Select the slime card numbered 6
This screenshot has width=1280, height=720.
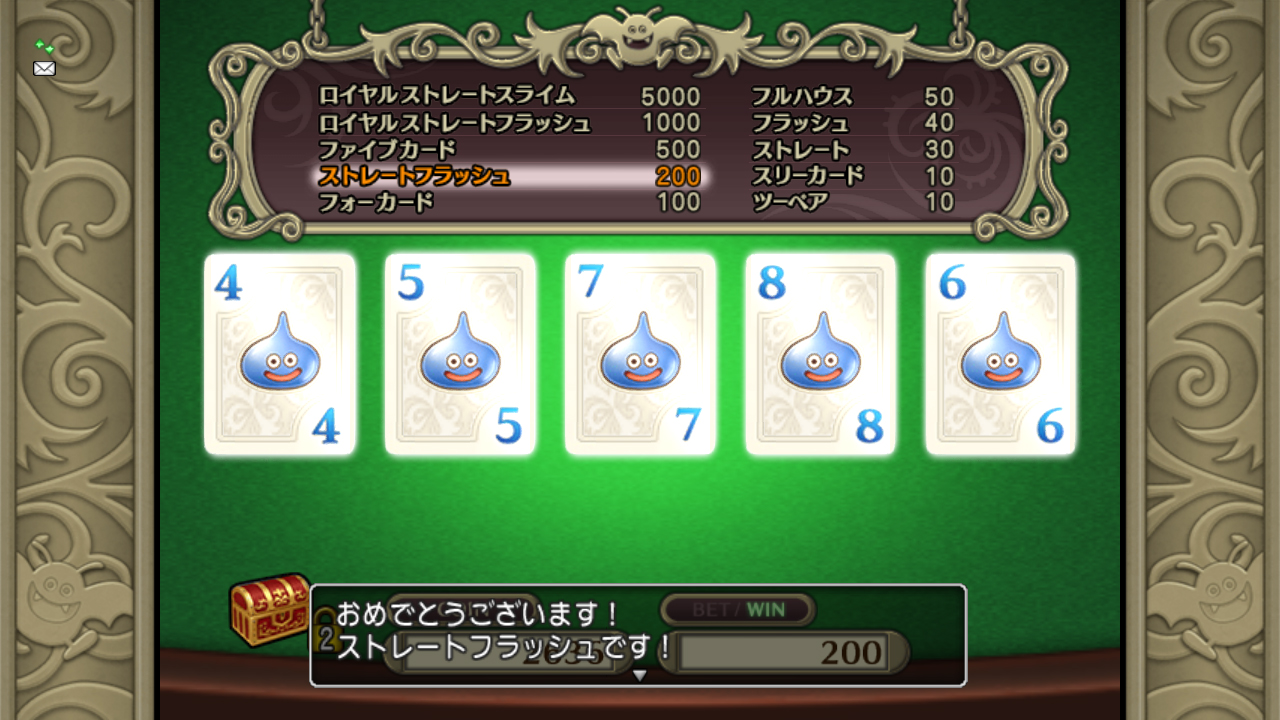pos(1000,354)
